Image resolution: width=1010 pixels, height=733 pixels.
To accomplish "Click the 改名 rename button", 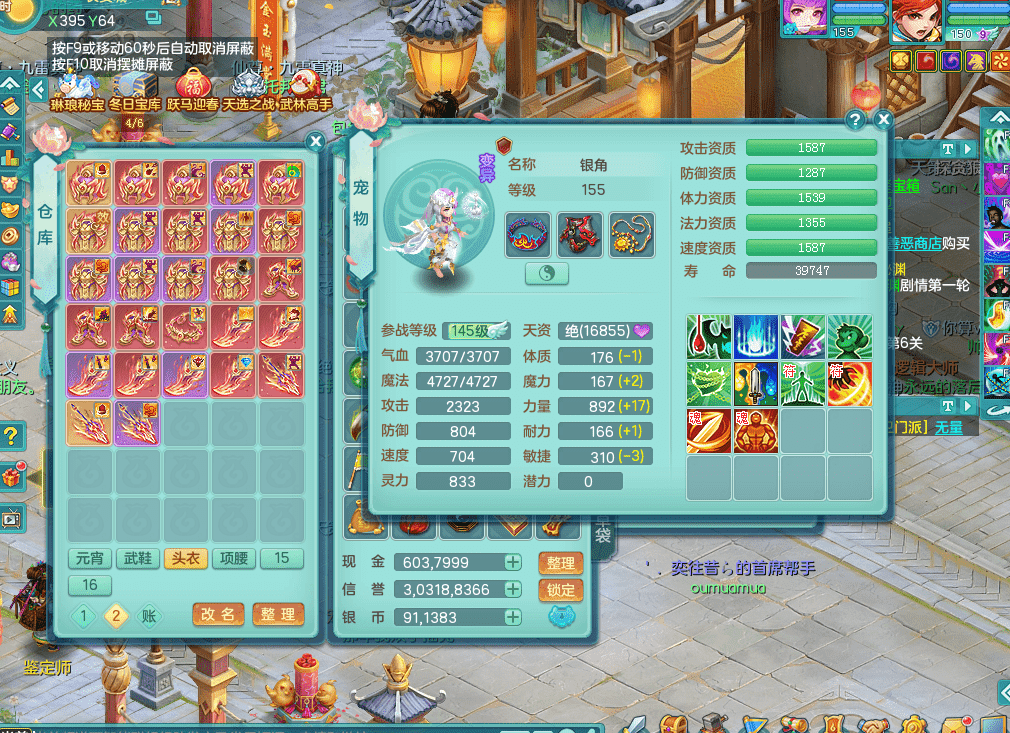I will [218, 614].
